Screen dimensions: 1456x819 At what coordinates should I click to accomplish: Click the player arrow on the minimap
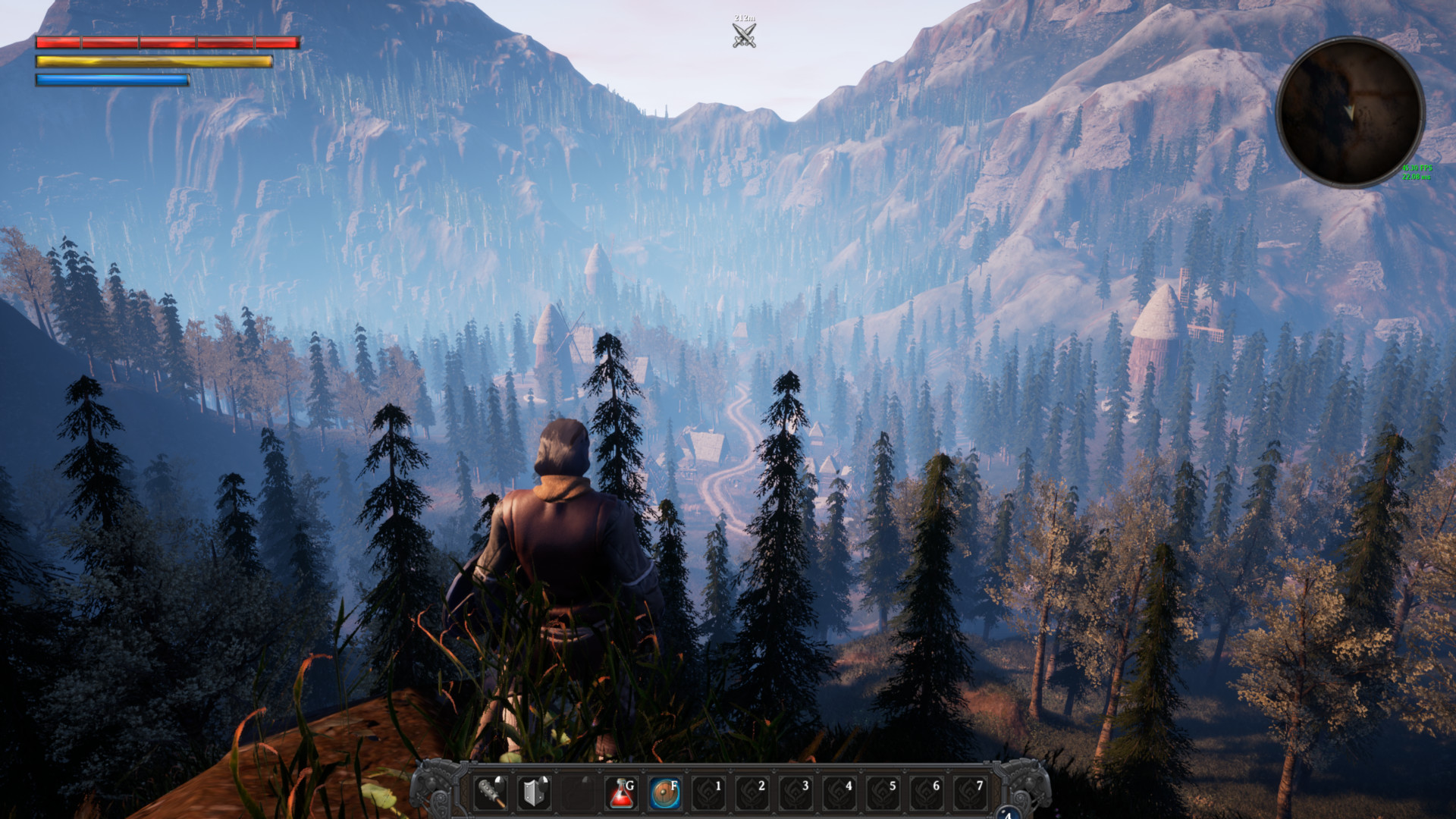coord(1350,111)
